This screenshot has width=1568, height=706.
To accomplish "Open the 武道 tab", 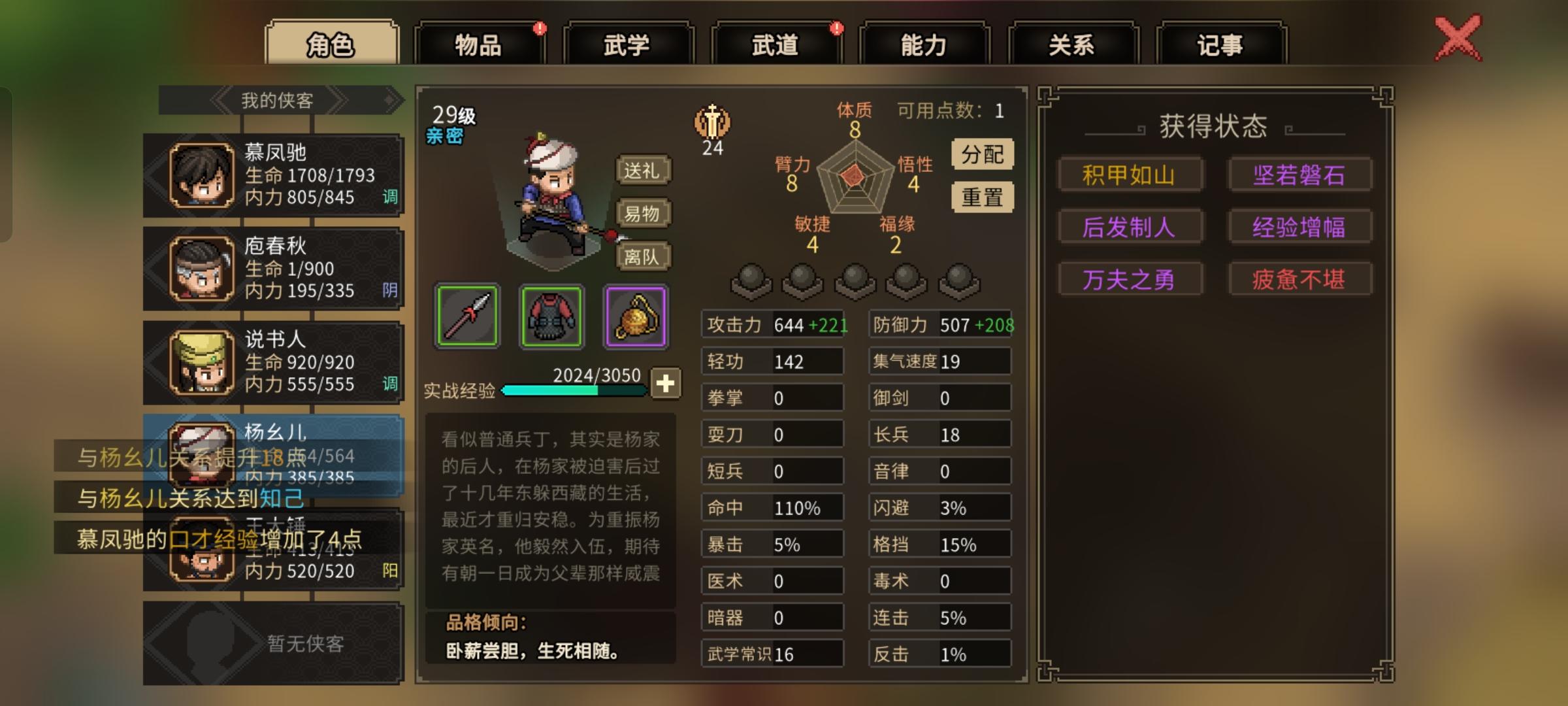I will [776, 43].
